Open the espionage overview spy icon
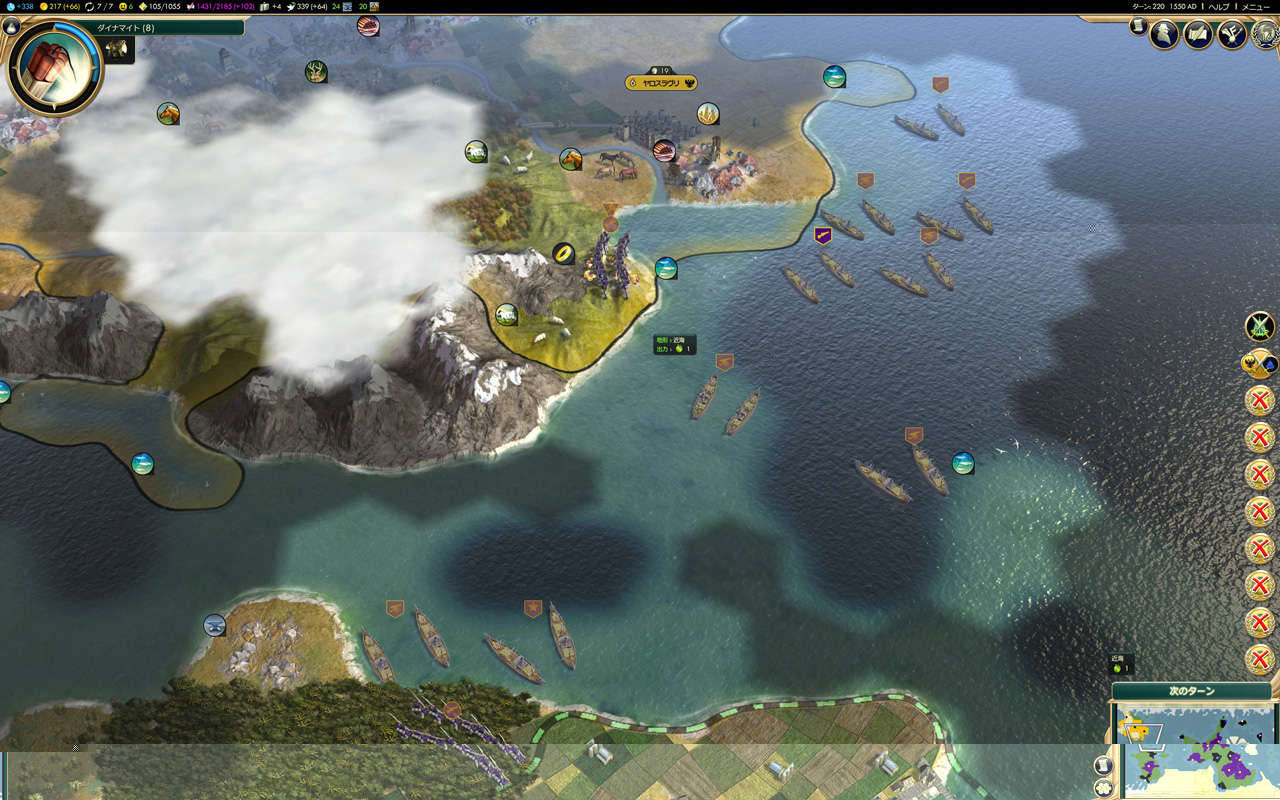This screenshot has height=800, width=1280. click(x=1164, y=35)
